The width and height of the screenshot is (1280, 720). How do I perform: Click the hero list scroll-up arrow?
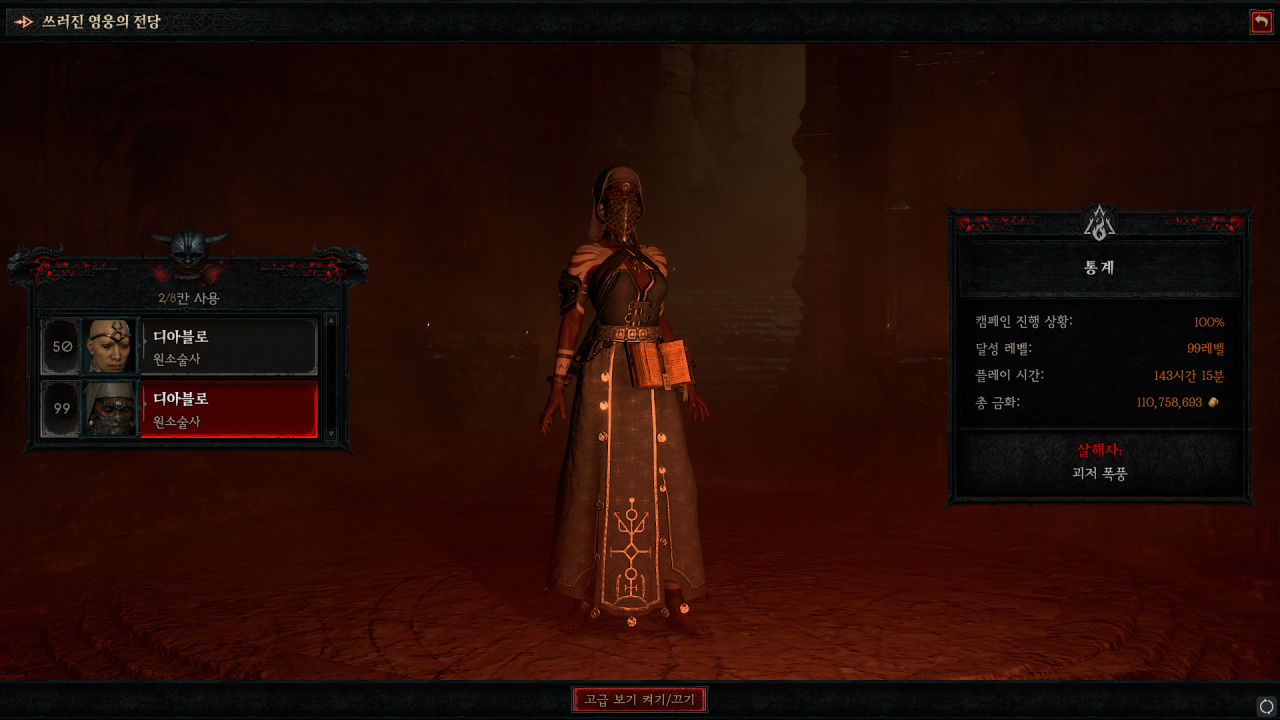tap(332, 320)
